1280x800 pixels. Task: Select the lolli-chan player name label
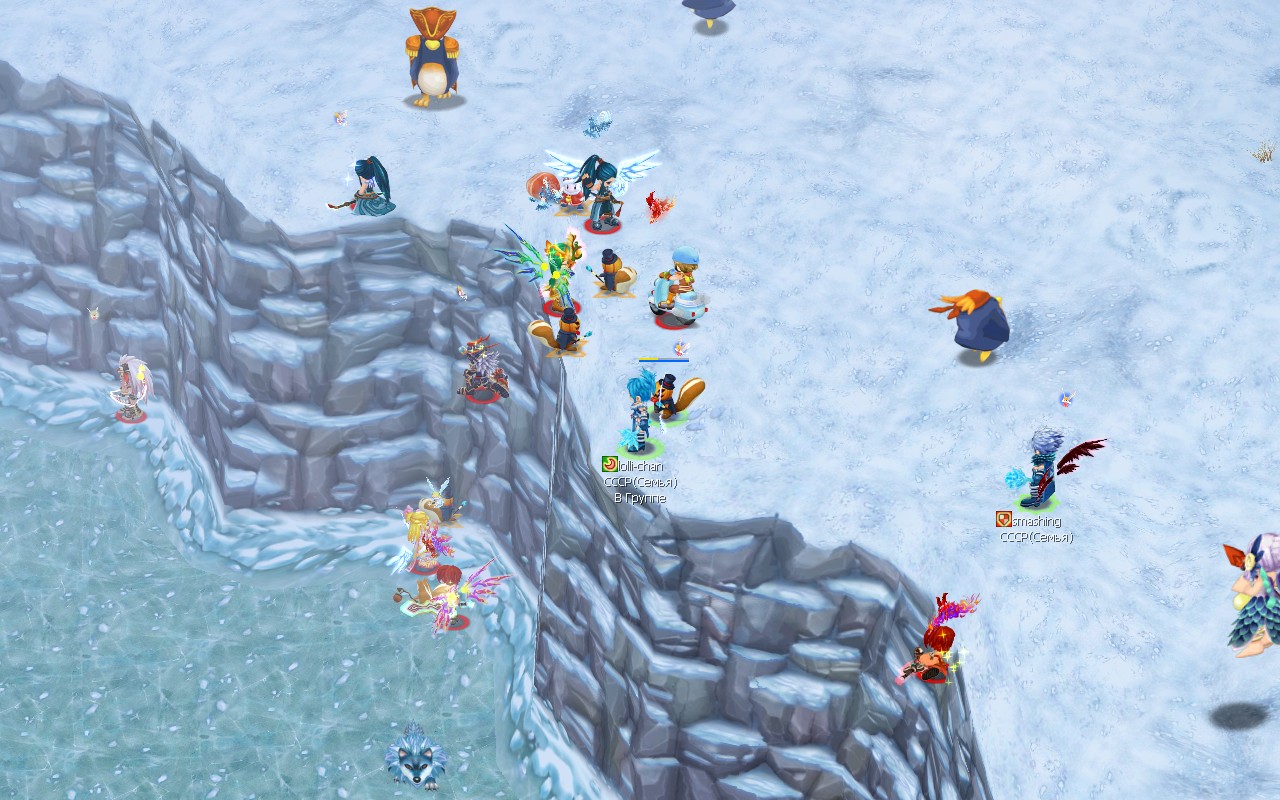coord(640,466)
